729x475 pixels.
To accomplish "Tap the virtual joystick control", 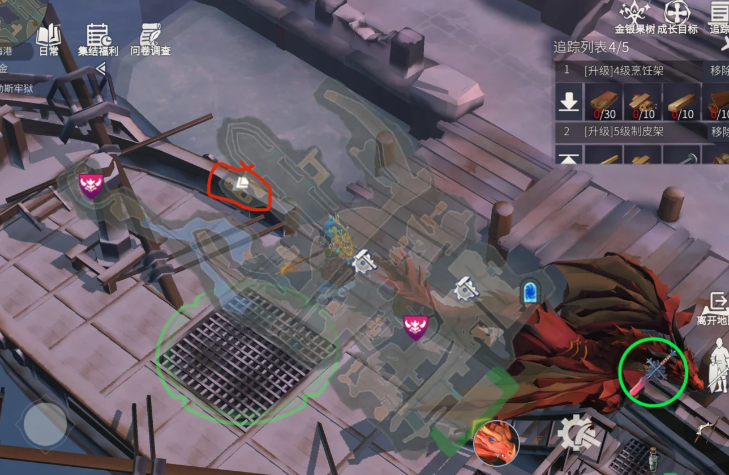I will click(x=45, y=425).
